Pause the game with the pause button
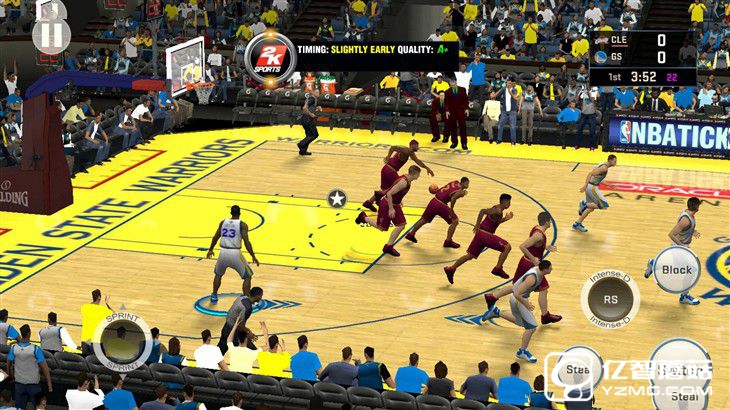This screenshot has width=730, height=410. [51, 35]
